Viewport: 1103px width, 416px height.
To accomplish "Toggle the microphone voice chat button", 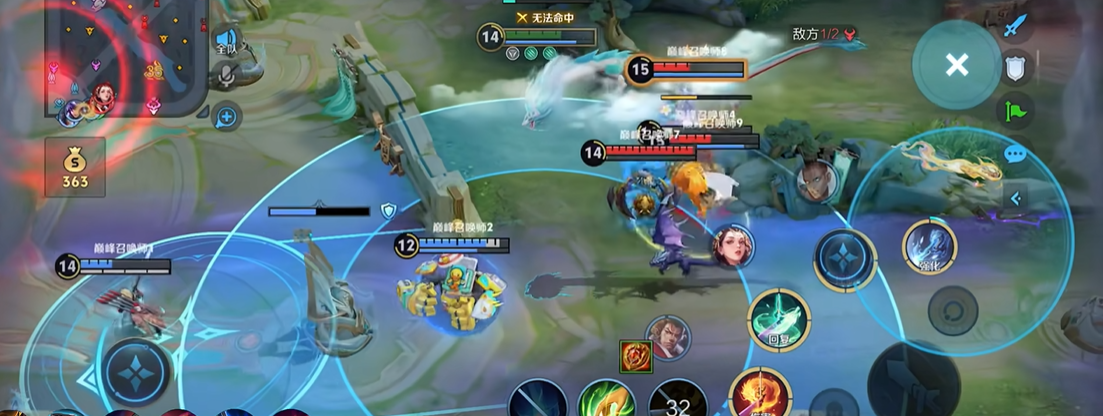I will [228, 75].
